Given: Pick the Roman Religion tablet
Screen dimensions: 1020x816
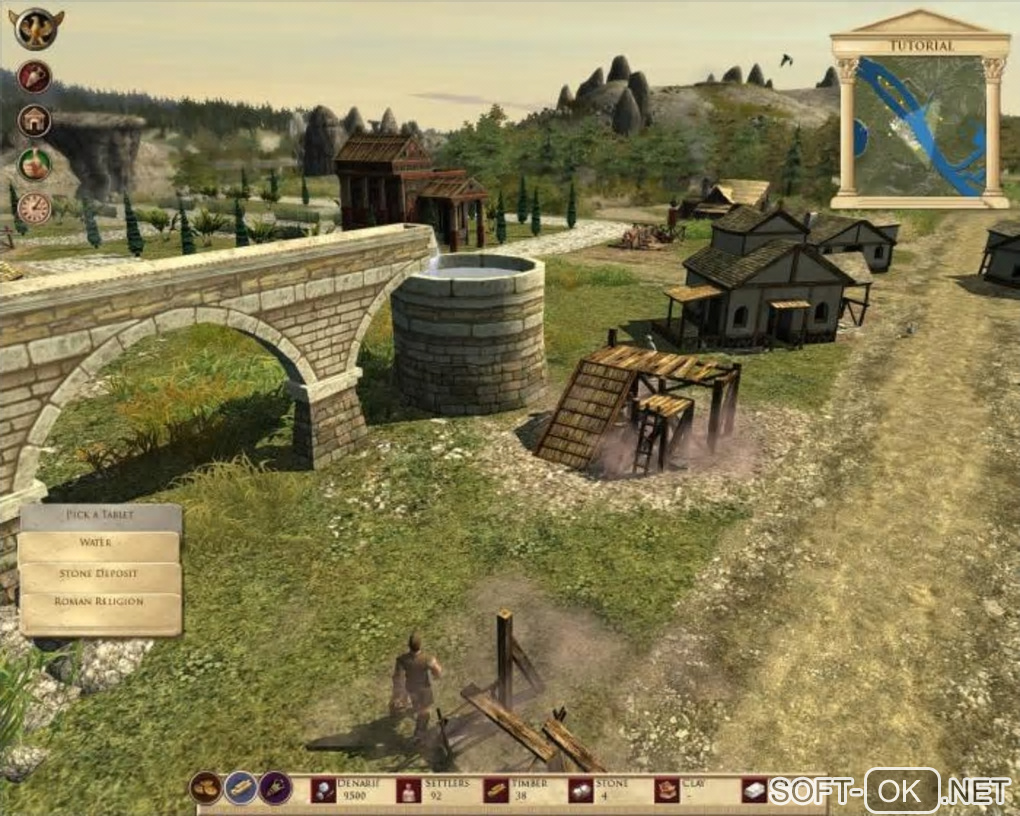Looking at the screenshot, I should tap(99, 604).
